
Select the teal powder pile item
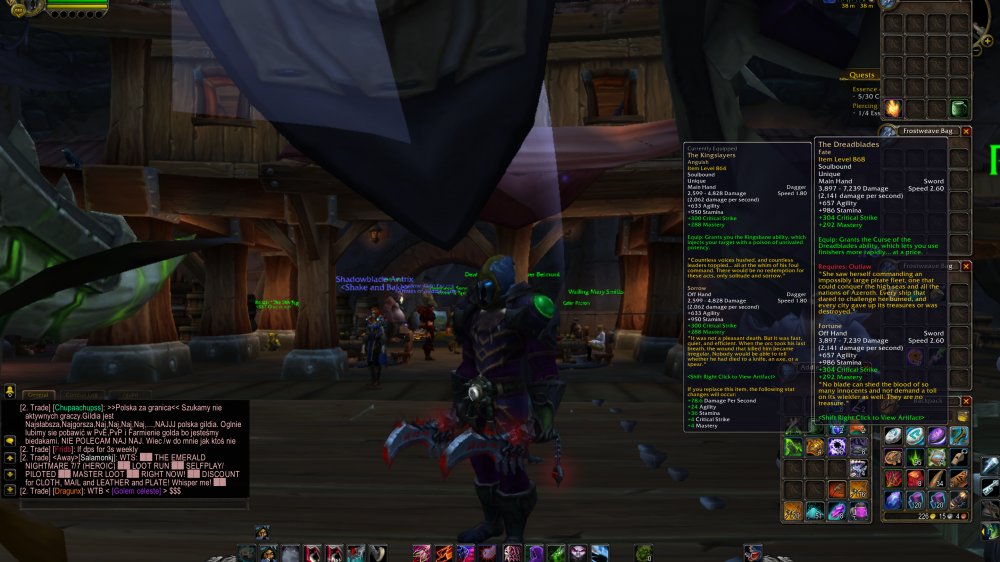click(815, 511)
